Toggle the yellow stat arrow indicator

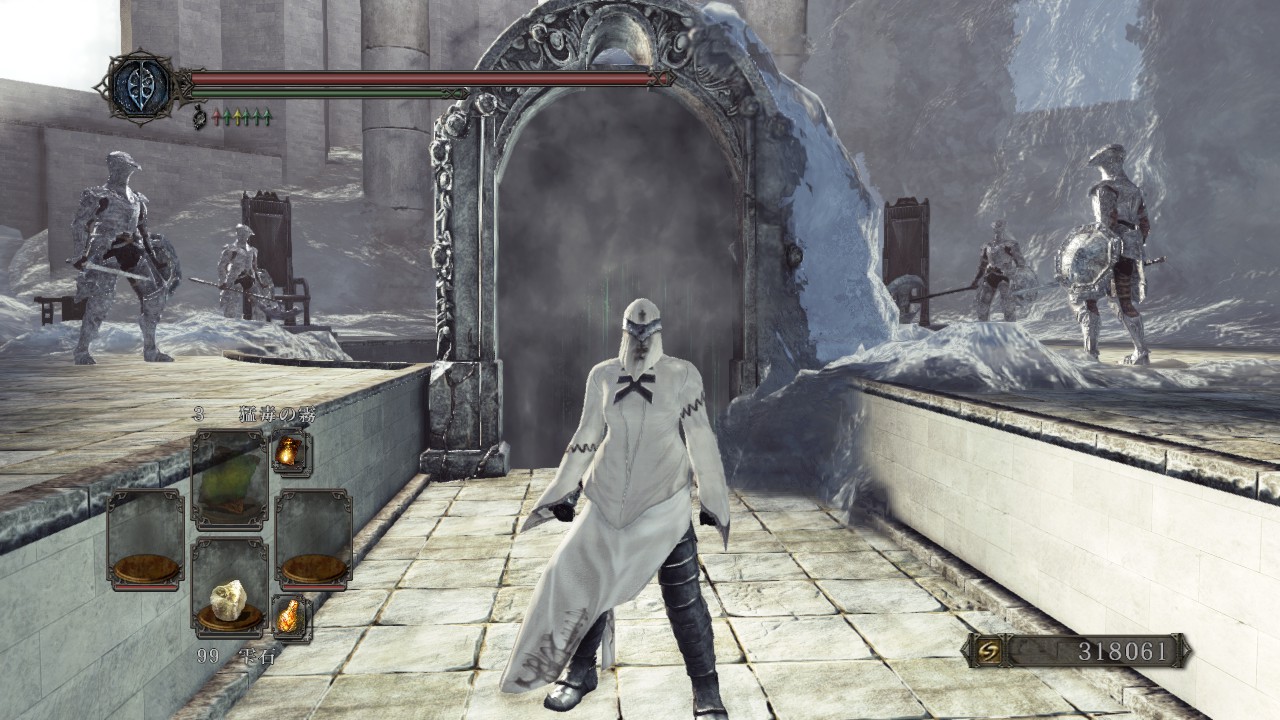237,116
